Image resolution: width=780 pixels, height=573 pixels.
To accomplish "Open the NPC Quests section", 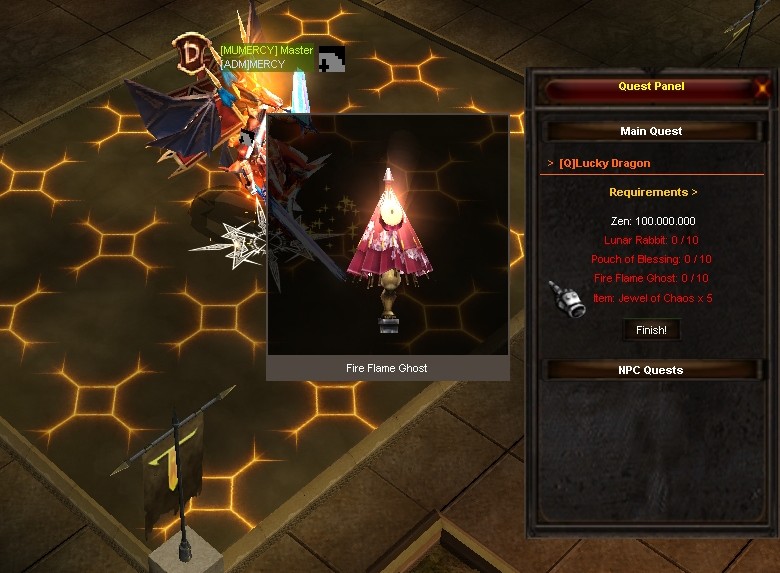I will pyautogui.click(x=651, y=370).
